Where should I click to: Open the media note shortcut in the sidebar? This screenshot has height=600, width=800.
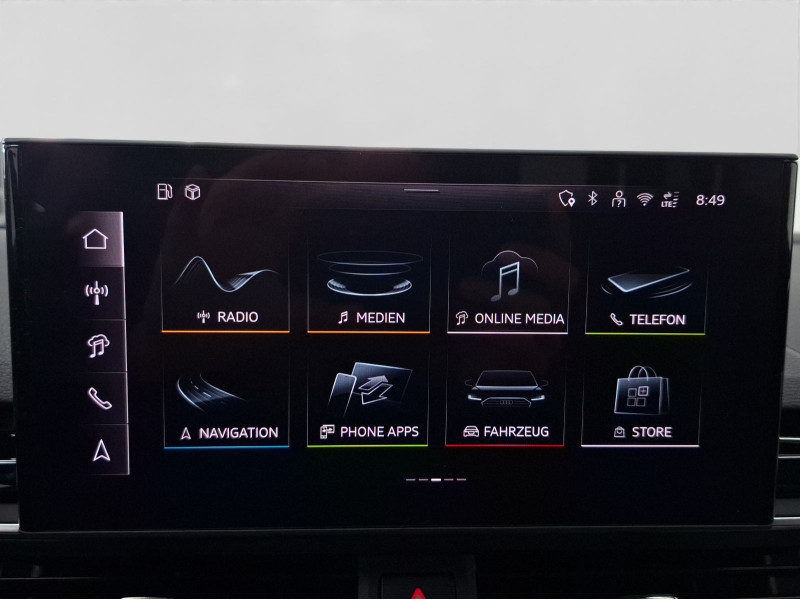pos(98,346)
